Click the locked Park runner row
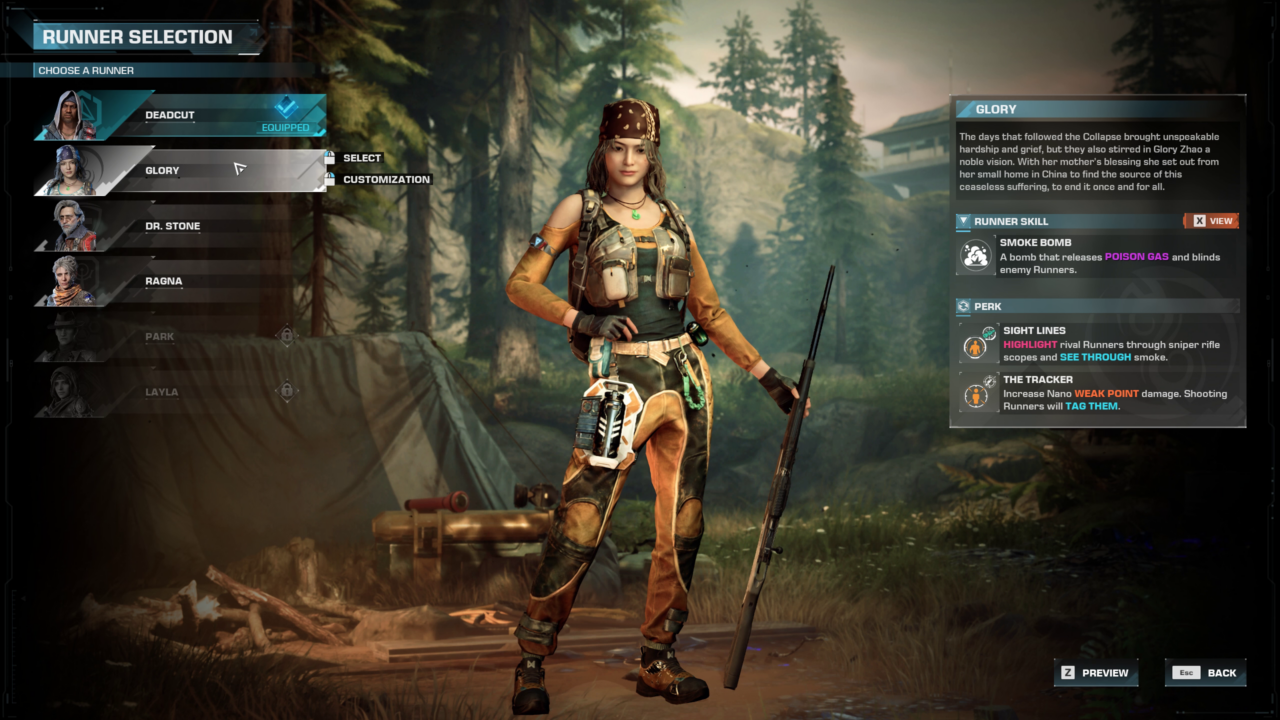The height and width of the screenshot is (720, 1280). (180, 337)
